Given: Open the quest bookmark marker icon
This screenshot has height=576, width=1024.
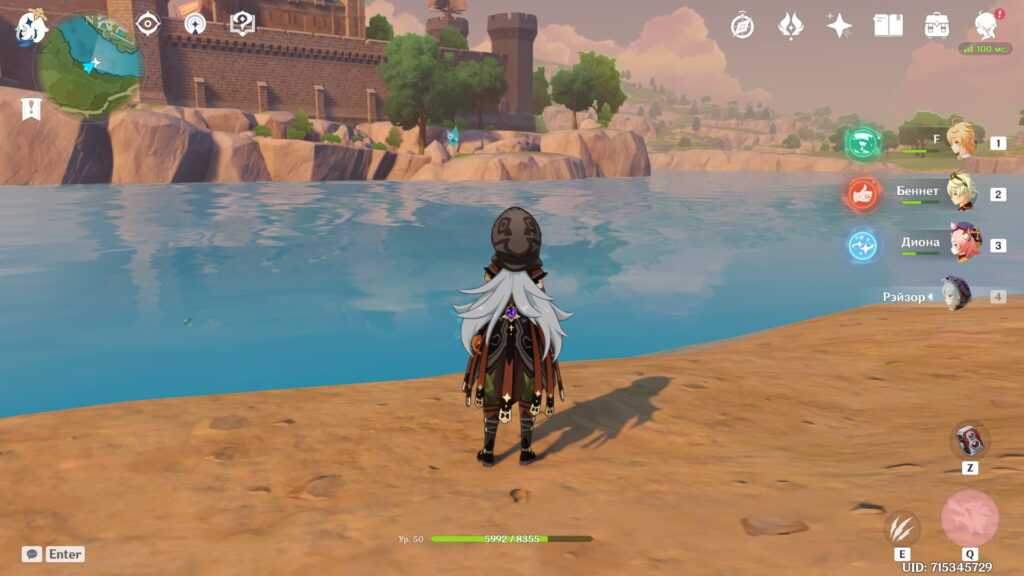Looking at the screenshot, I should pyautogui.click(x=31, y=108).
